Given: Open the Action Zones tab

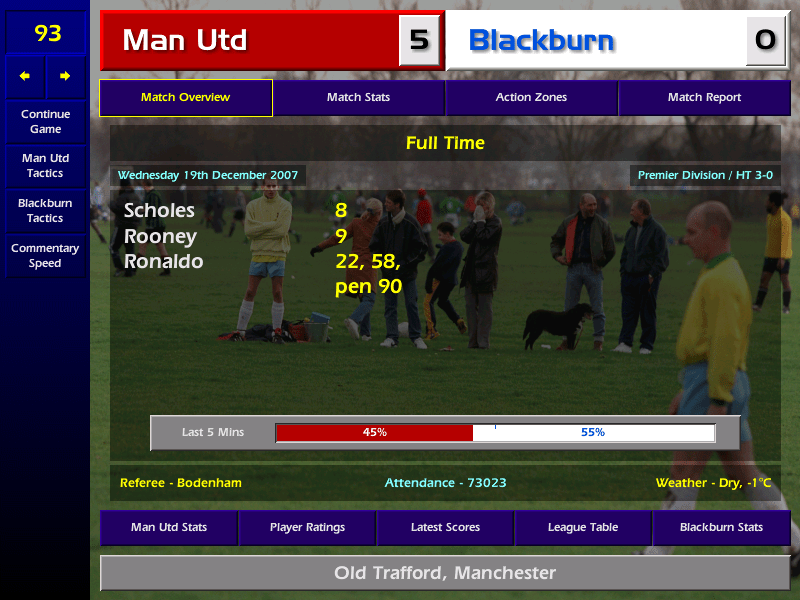Looking at the screenshot, I should click(x=531, y=98).
